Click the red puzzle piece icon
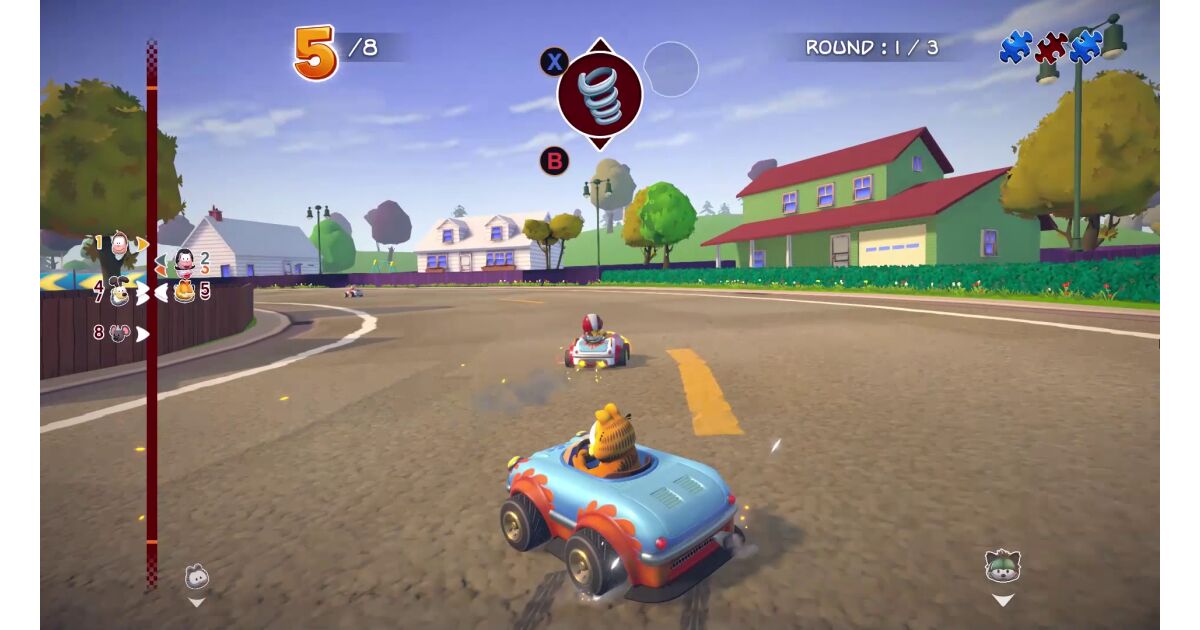Viewport: 1200px width, 630px height. [1050, 47]
